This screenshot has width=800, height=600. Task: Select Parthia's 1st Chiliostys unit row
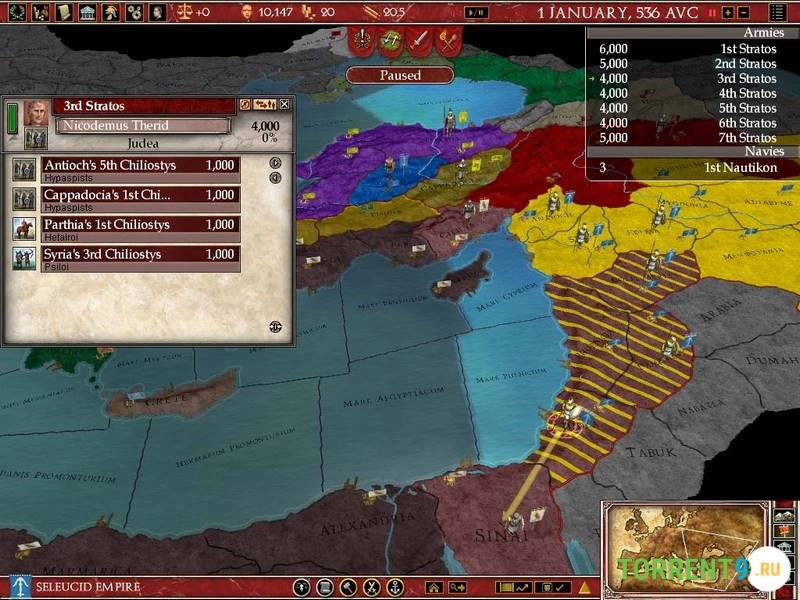[138, 226]
